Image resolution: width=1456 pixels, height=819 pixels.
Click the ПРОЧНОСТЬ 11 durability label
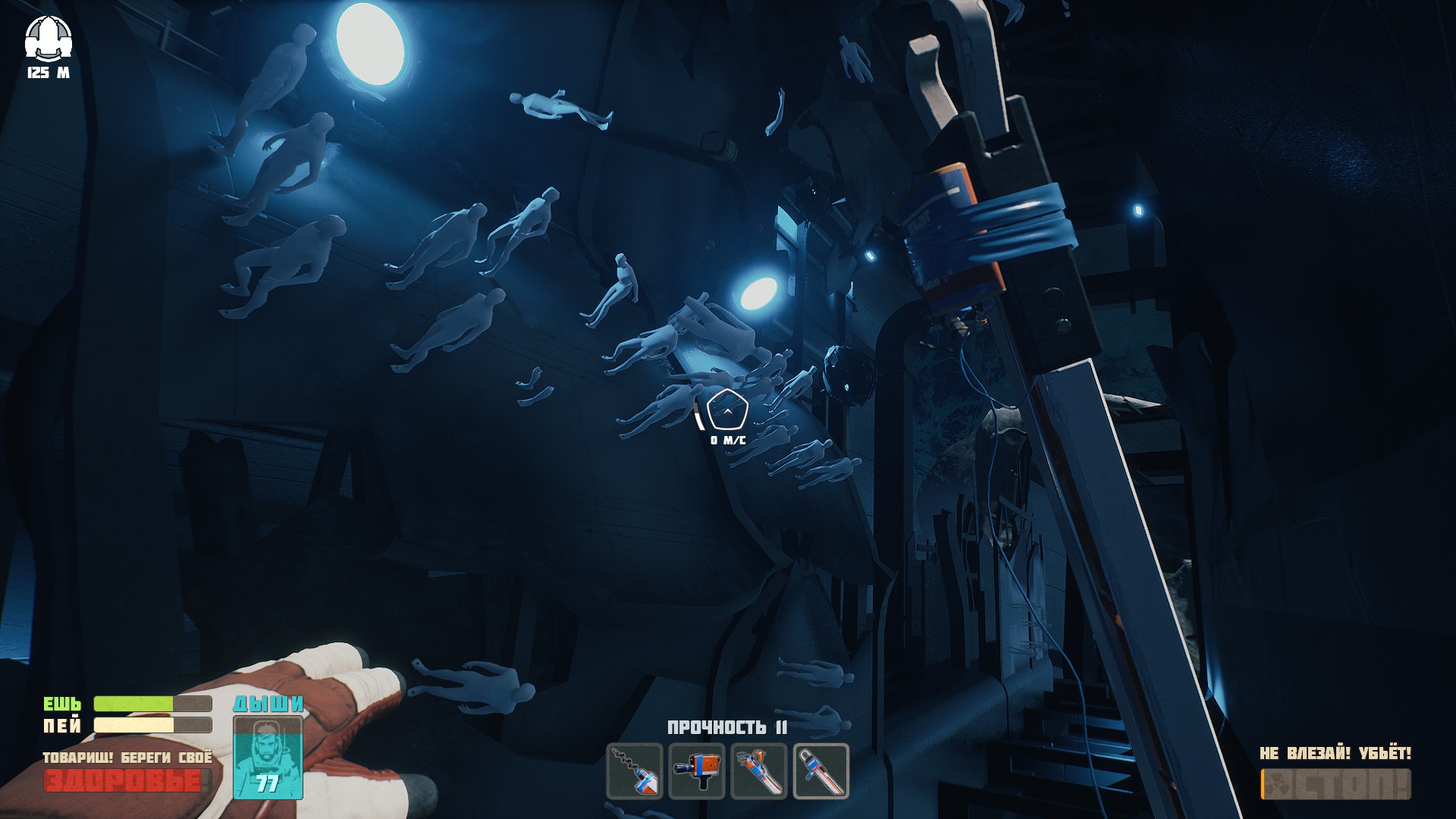pyautogui.click(x=728, y=726)
